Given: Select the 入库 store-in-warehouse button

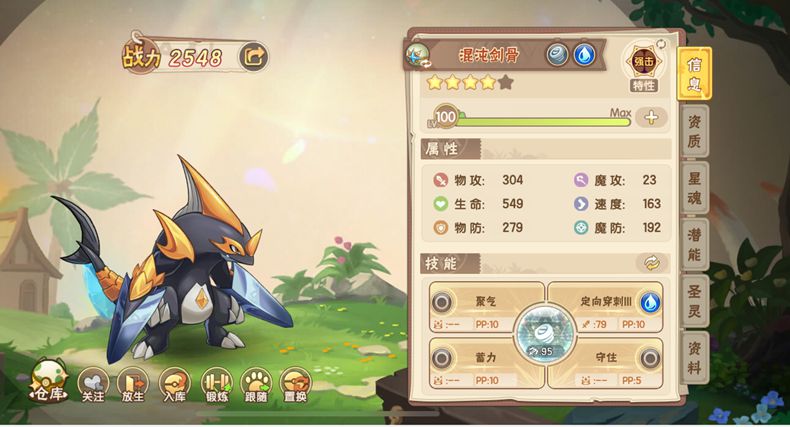Looking at the screenshot, I should (x=173, y=383).
